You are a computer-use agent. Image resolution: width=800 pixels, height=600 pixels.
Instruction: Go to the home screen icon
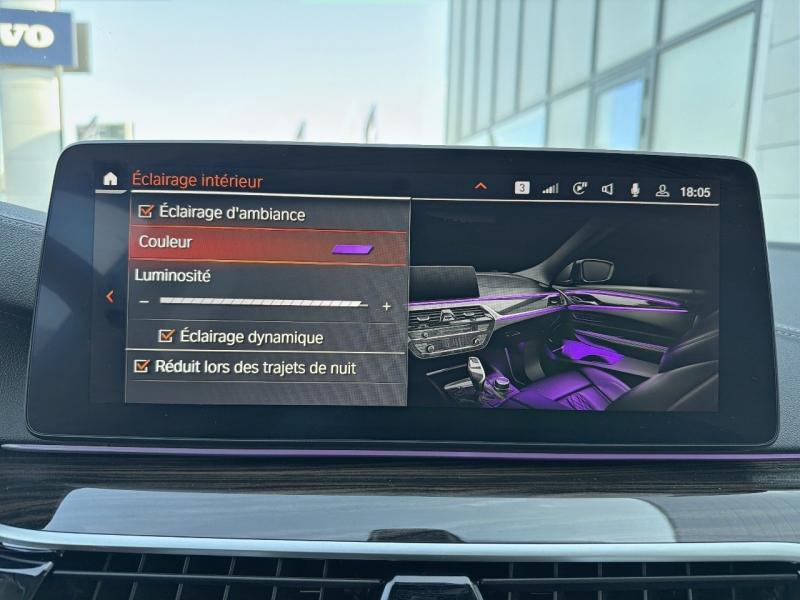tap(110, 180)
